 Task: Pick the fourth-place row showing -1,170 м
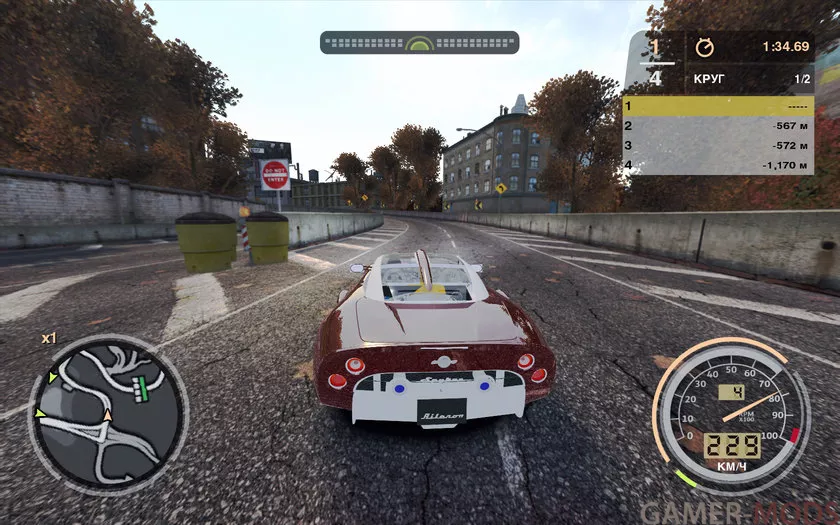click(x=718, y=165)
